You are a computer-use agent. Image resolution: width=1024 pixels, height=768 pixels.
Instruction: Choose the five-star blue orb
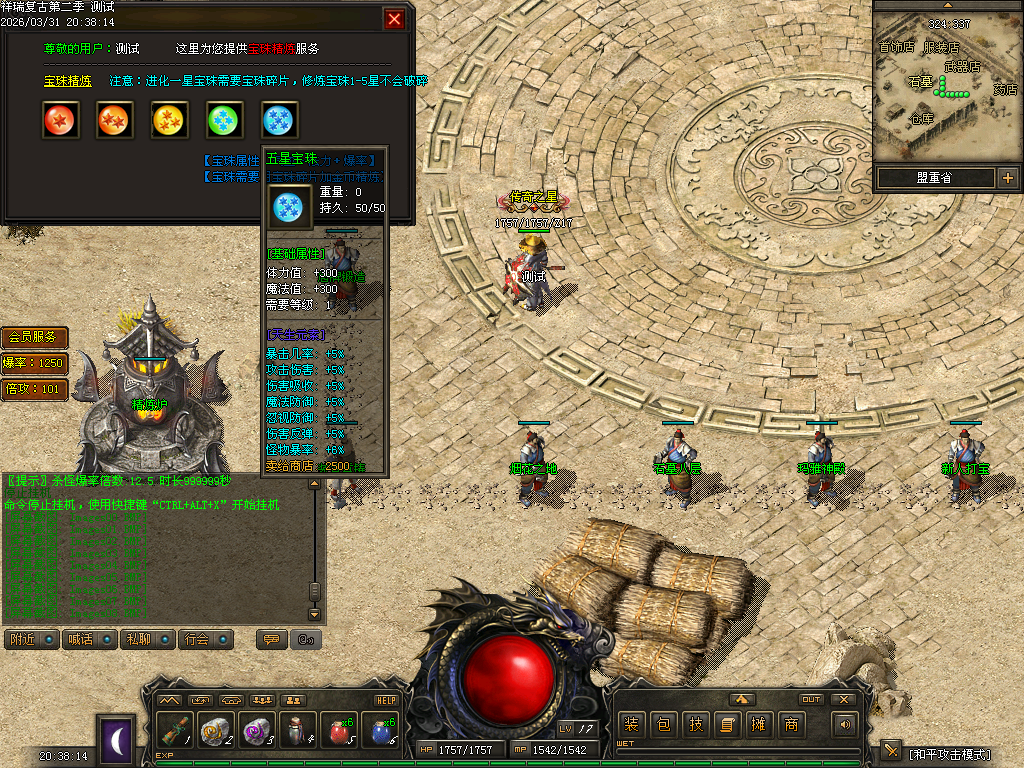coord(280,120)
